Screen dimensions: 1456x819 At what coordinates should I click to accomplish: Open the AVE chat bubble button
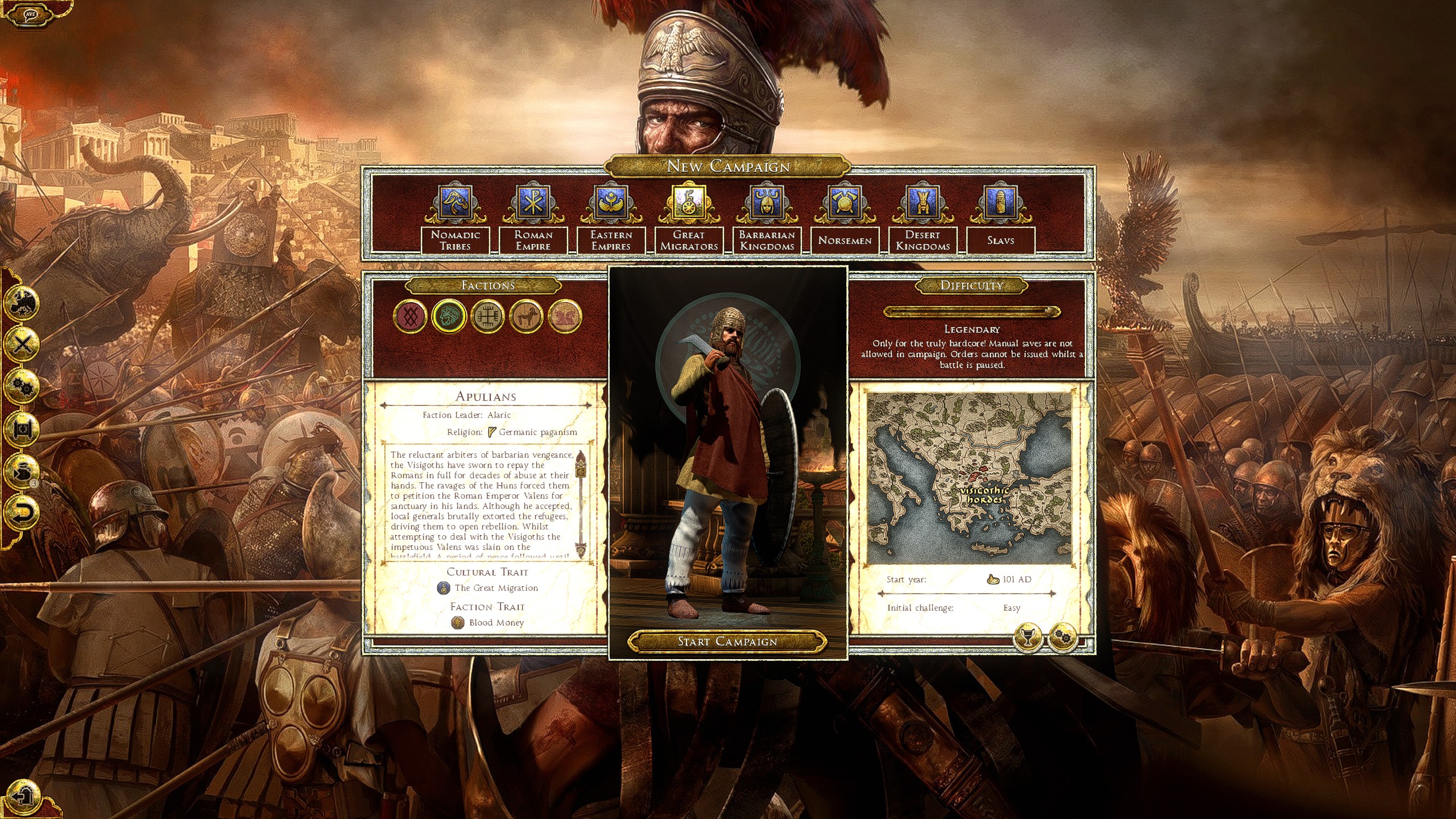pos(30,14)
